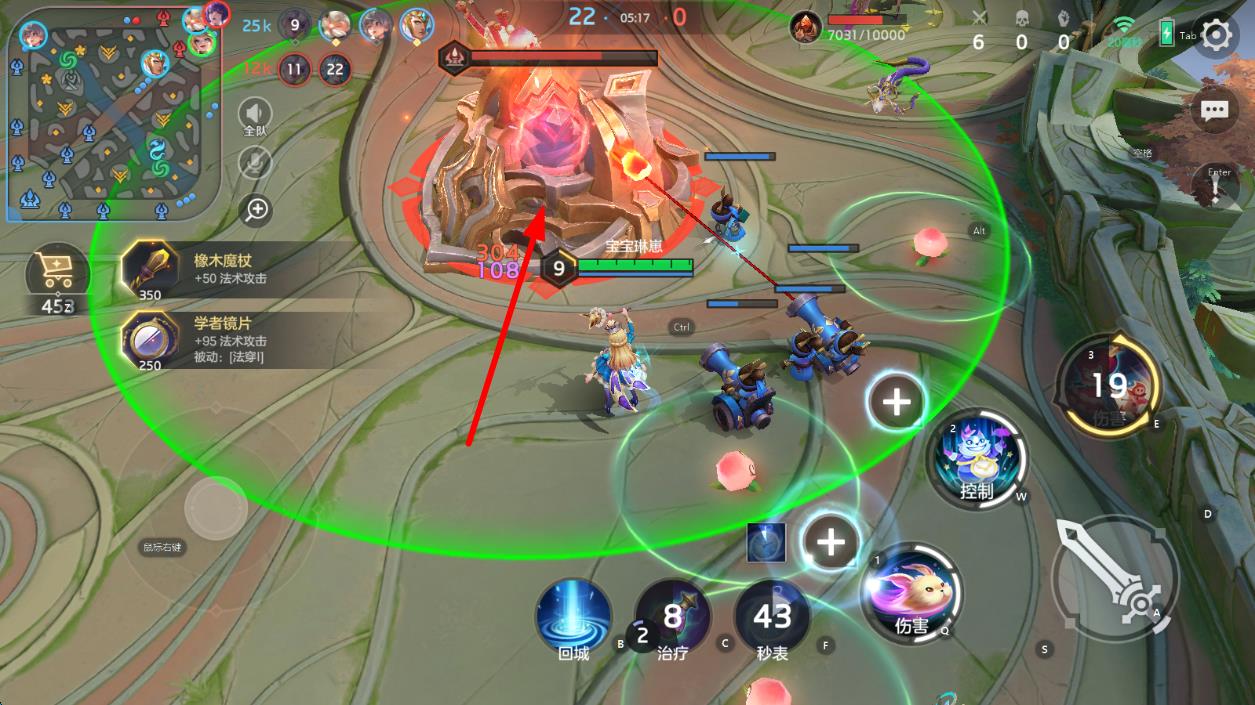Tap the sword basic attack button

(x=1115, y=576)
